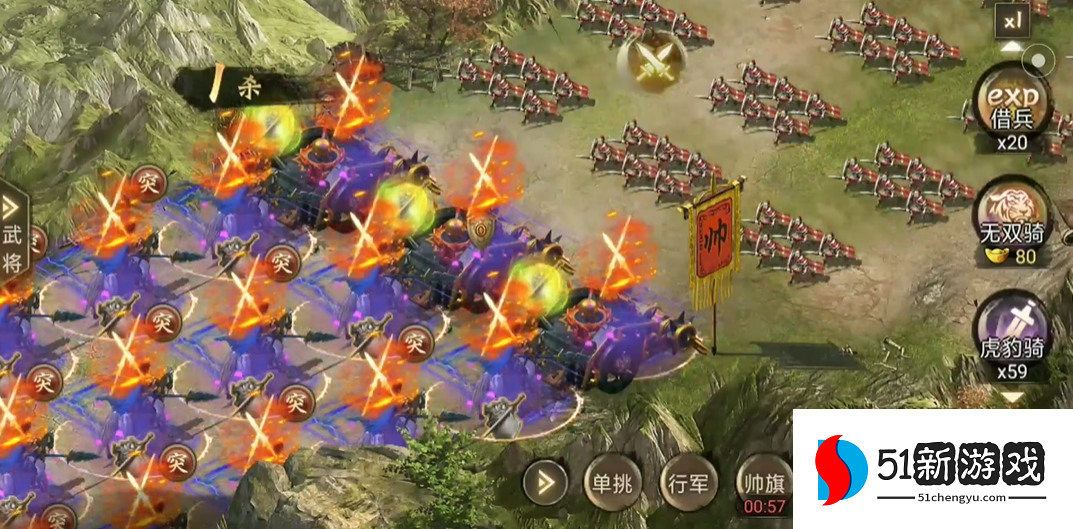Toggle the x1 battle speed button

point(1011,19)
